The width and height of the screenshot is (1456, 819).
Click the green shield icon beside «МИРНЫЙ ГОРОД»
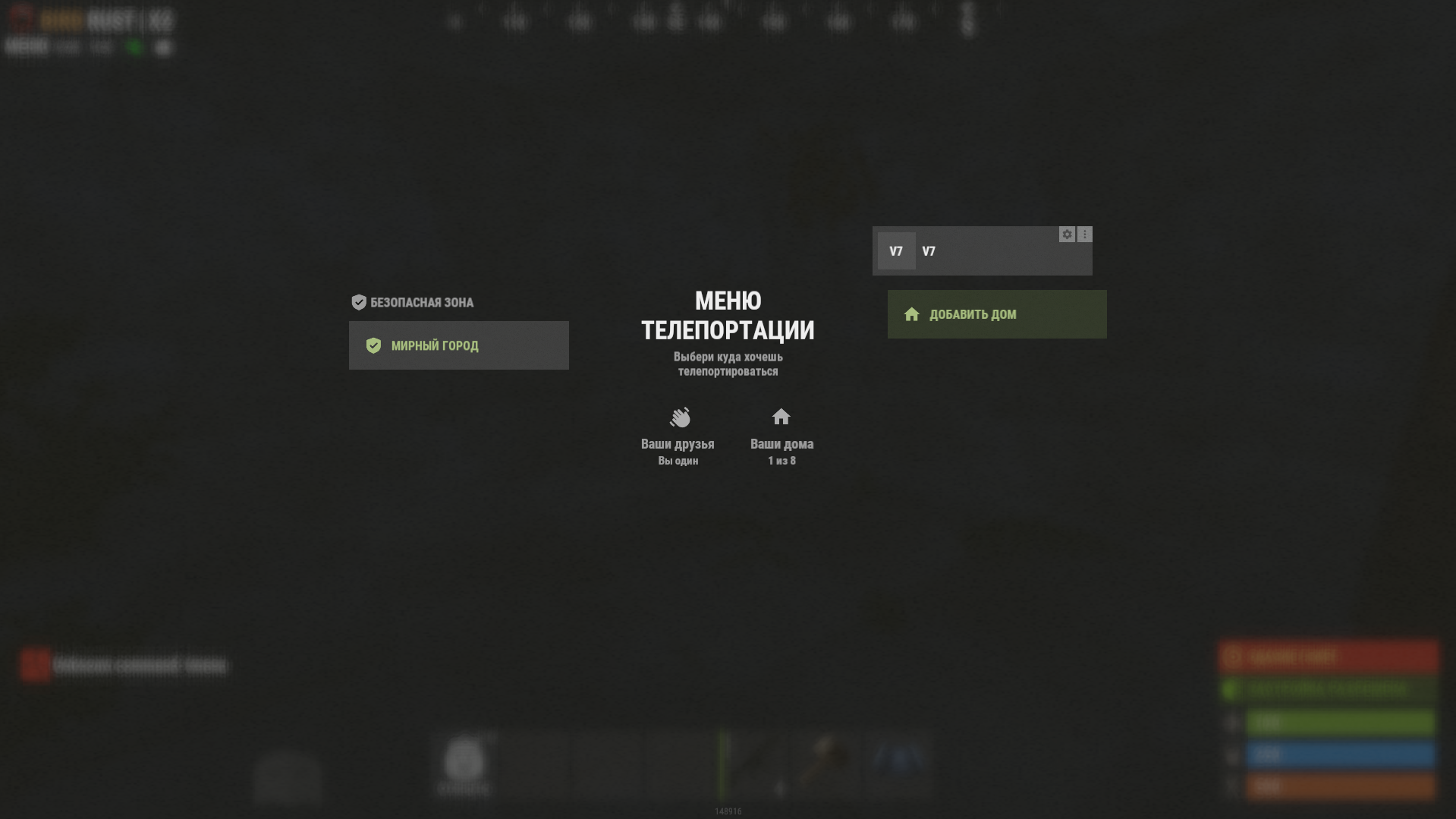(x=373, y=345)
